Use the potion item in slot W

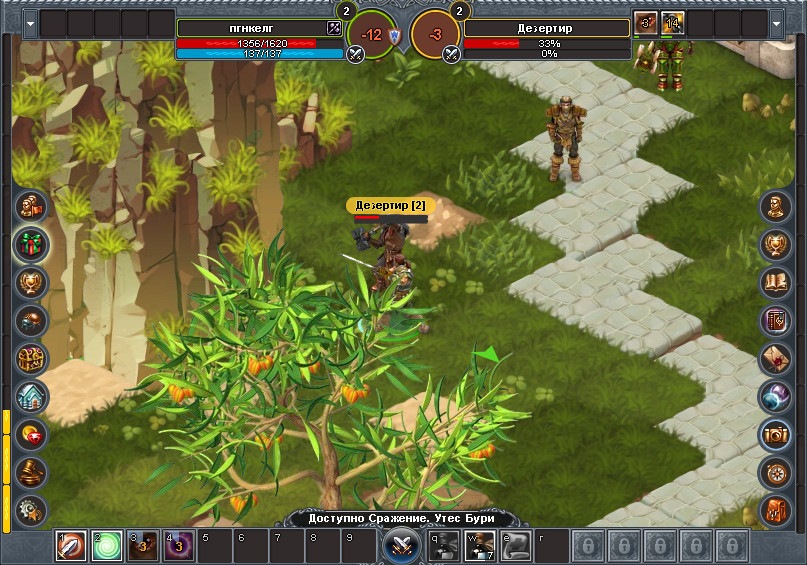pyautogui.click(x=480, y=546)
